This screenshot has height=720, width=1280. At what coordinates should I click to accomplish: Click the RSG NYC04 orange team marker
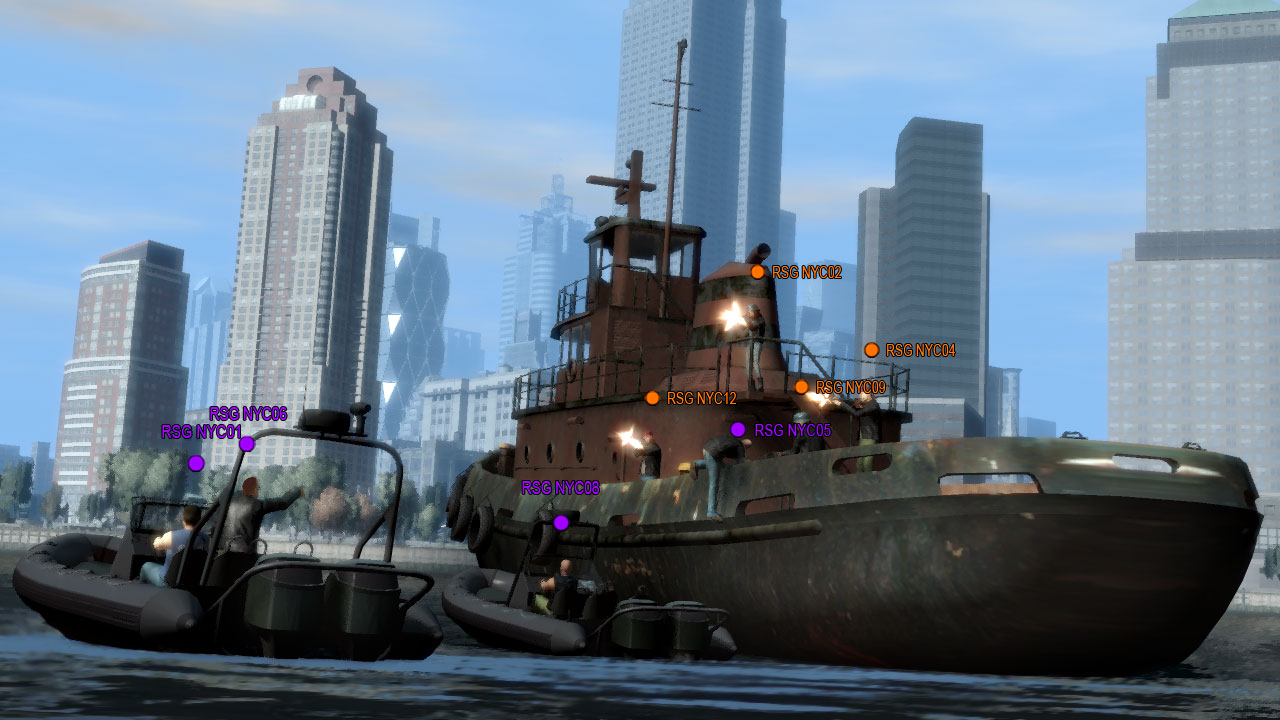click(x=871, y=350)
